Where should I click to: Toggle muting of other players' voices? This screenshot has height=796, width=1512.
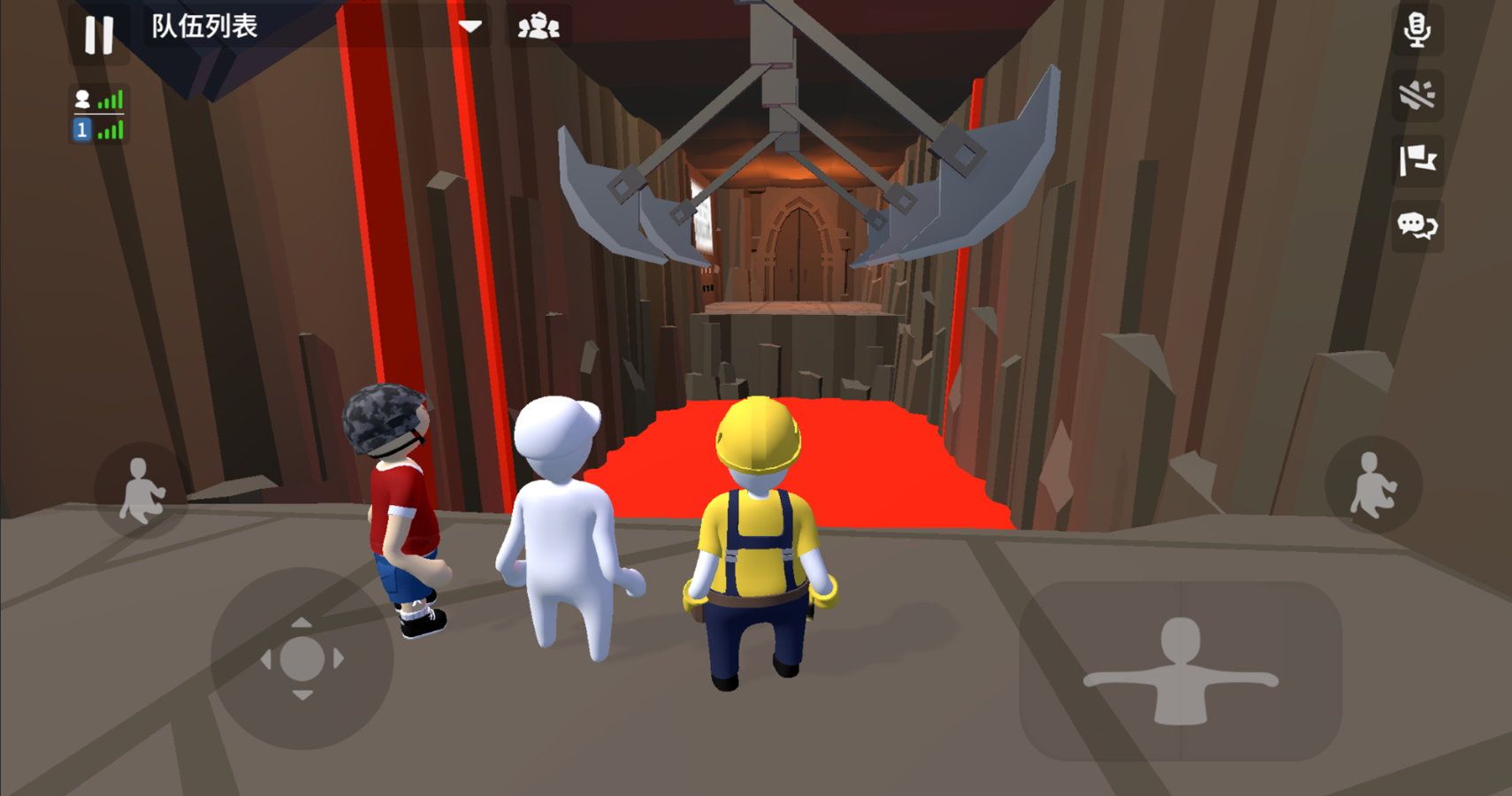[x=1417, y=97]
